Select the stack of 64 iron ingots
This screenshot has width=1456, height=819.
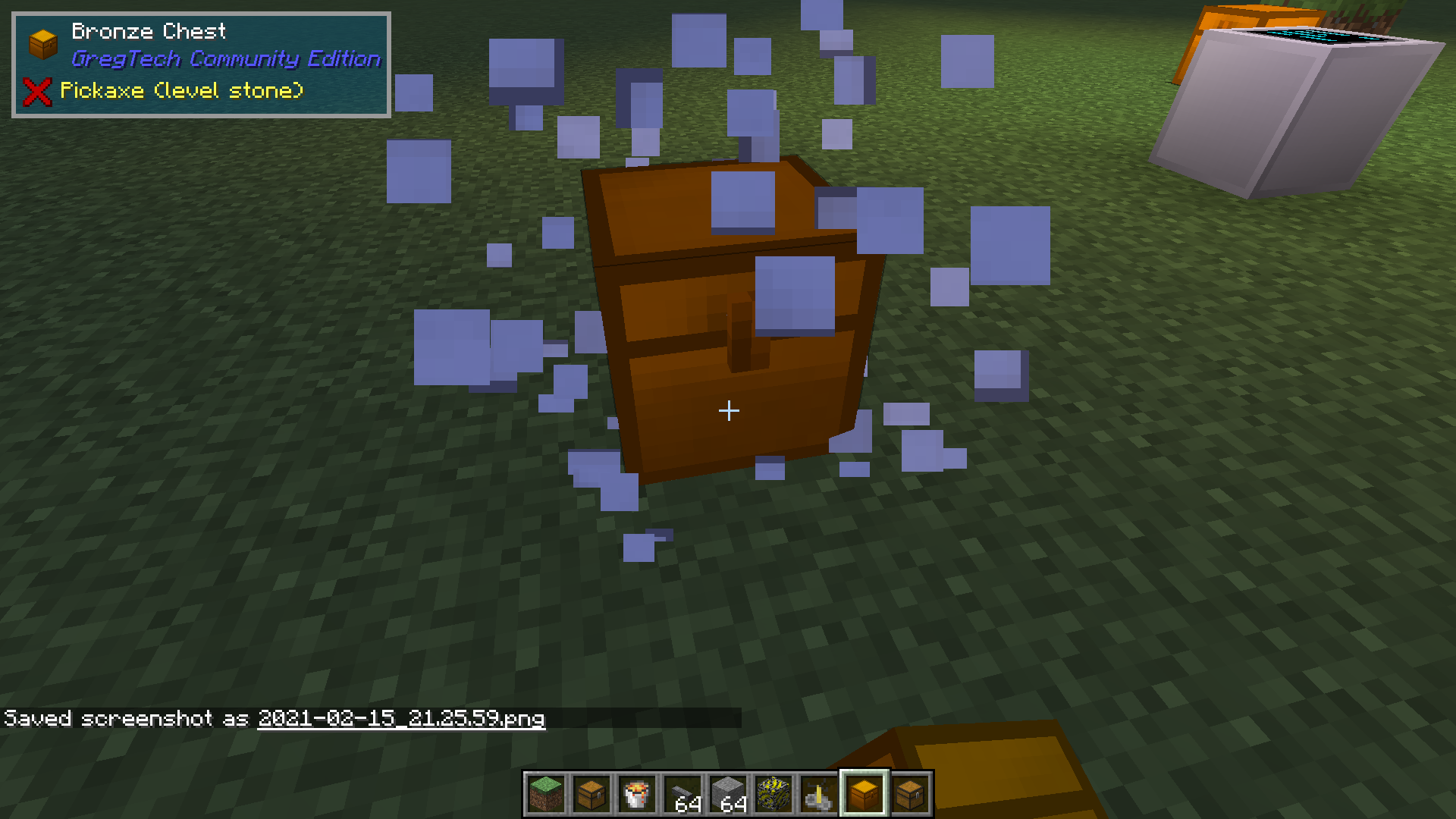coord(681,792)
